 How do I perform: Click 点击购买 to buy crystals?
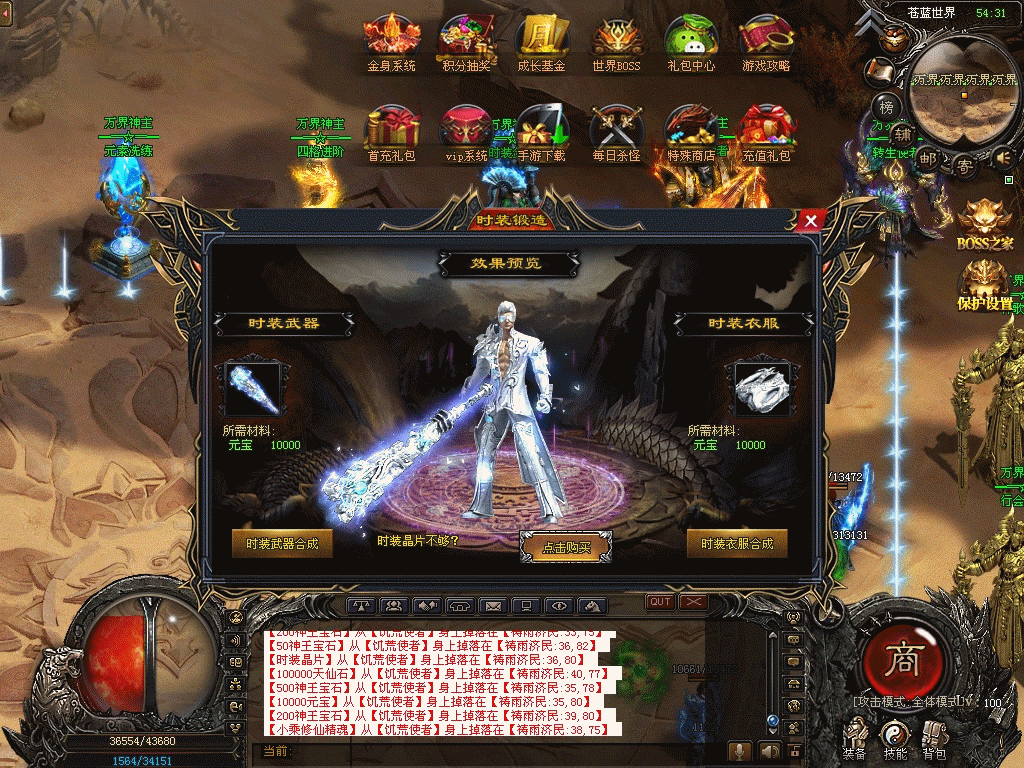pyautogui.click(x=566, y=547)
